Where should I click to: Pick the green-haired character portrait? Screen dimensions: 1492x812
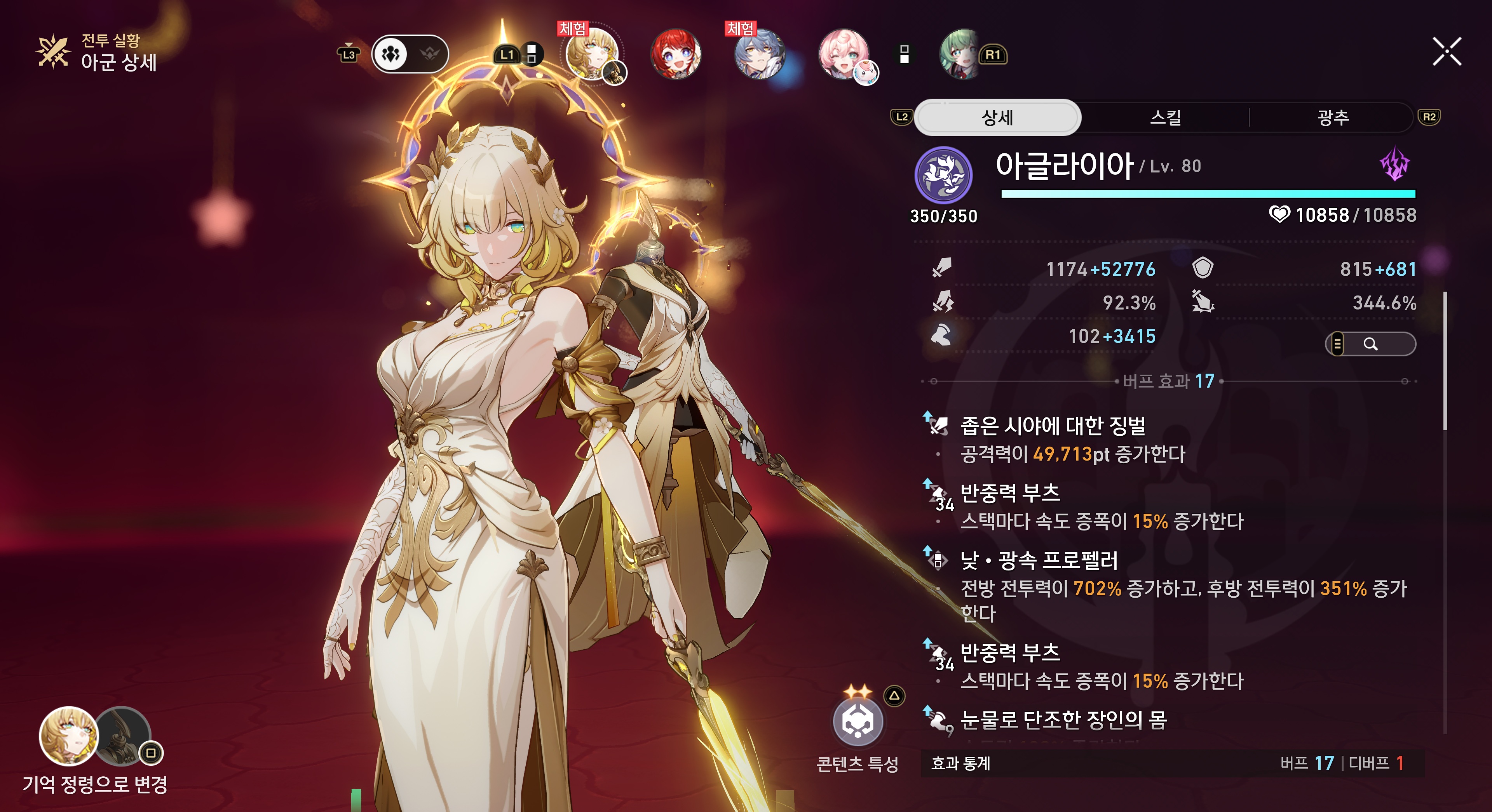[962, 54]
